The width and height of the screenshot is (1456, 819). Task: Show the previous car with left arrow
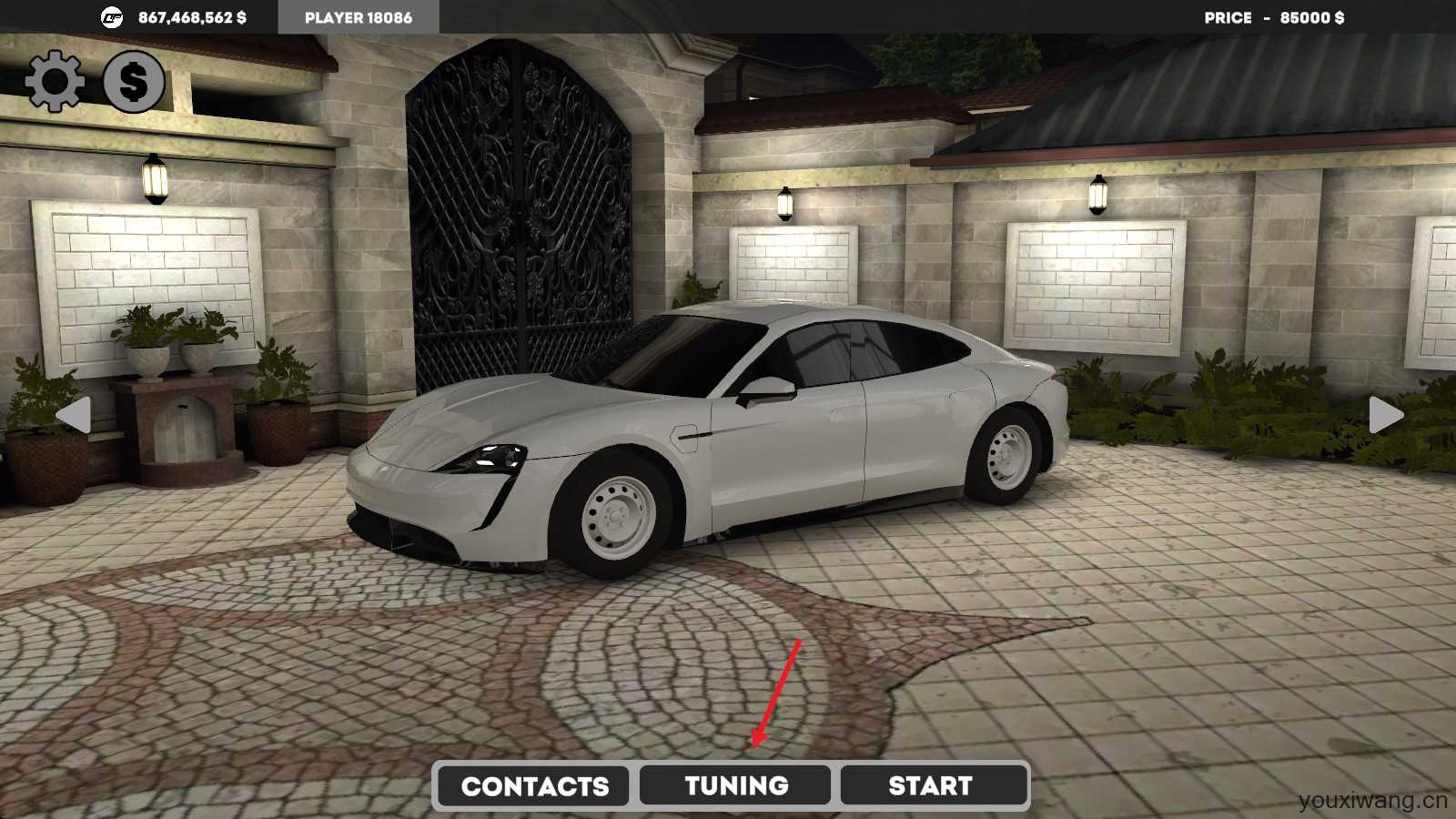[74, 415]
